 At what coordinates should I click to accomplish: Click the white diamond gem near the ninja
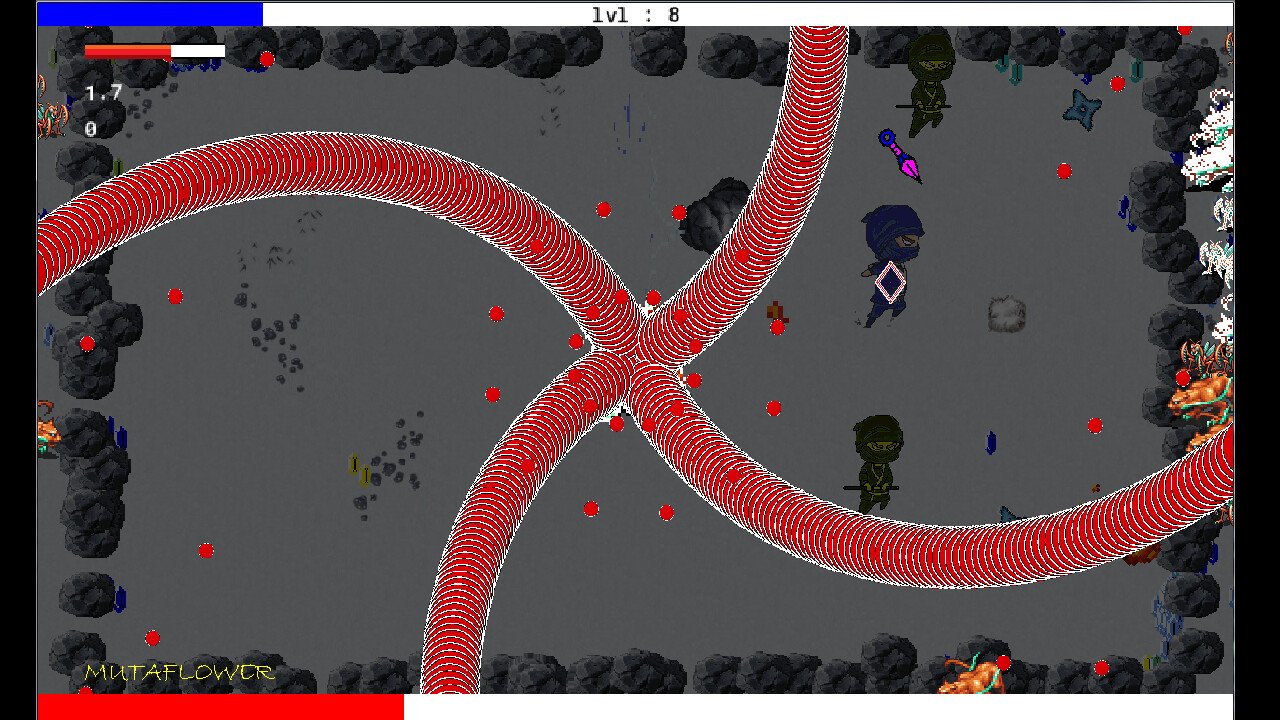tap(887, 283)
